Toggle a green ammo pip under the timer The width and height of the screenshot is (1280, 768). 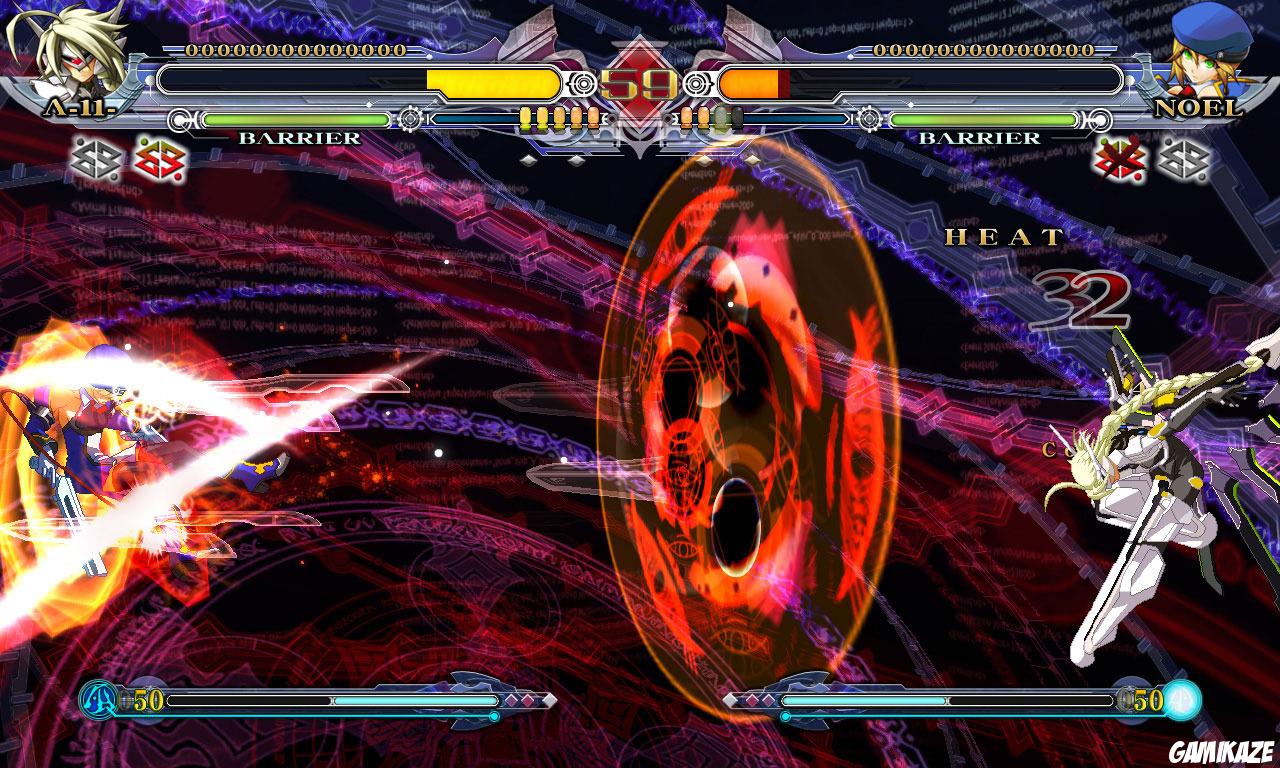pyautogui.click(x=719, y=117)
